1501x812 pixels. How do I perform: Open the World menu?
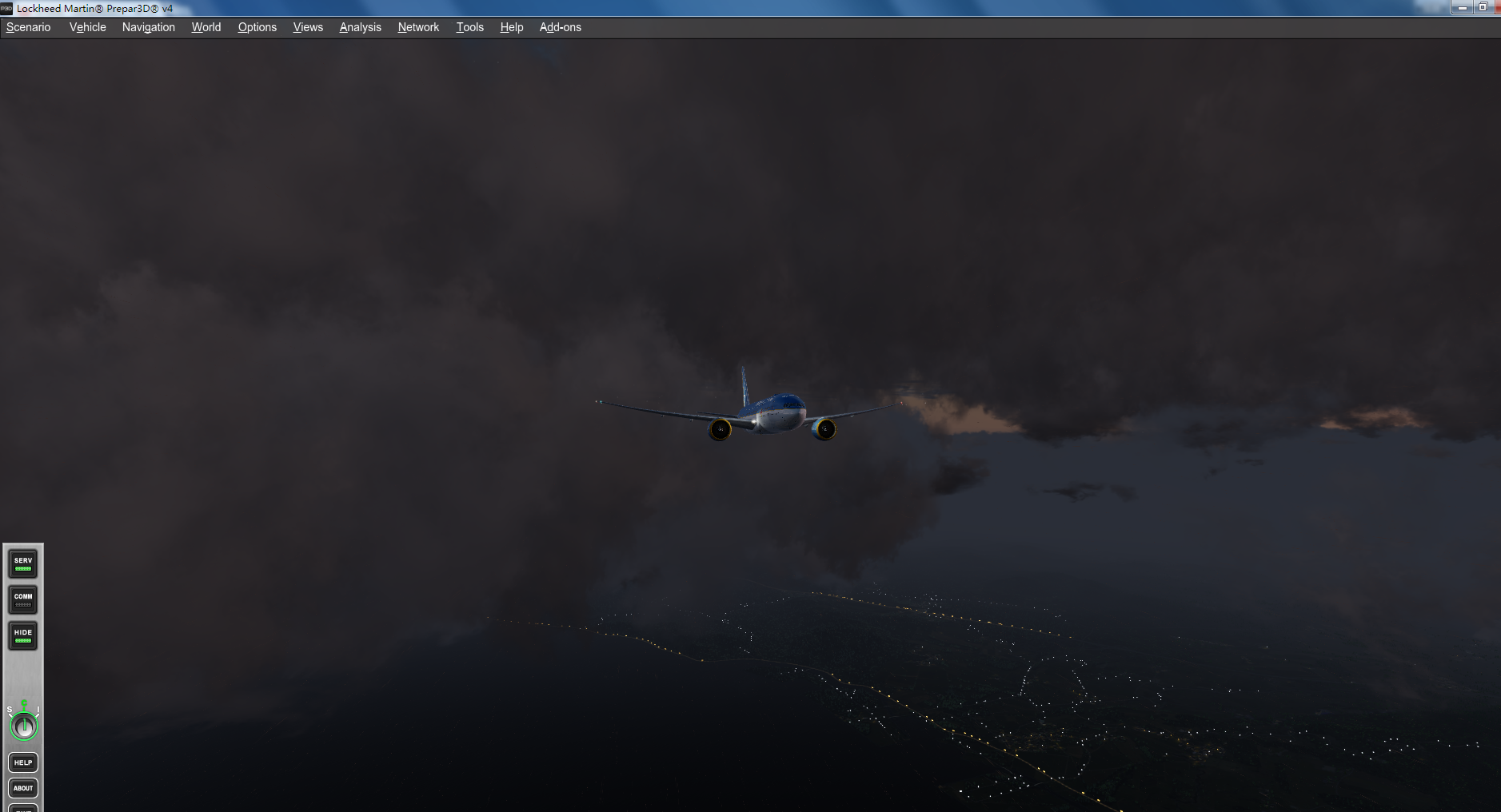[206, 26]
